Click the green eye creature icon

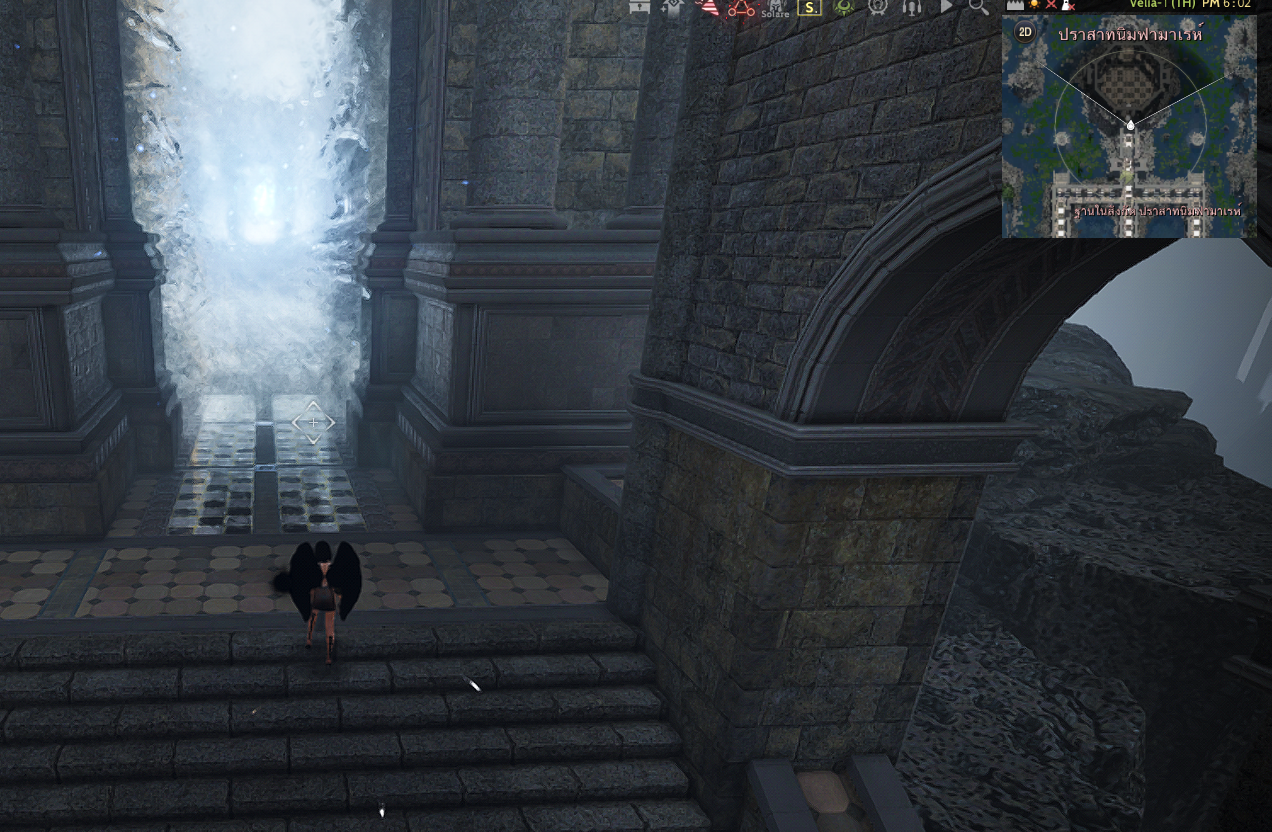click(844, 8)
